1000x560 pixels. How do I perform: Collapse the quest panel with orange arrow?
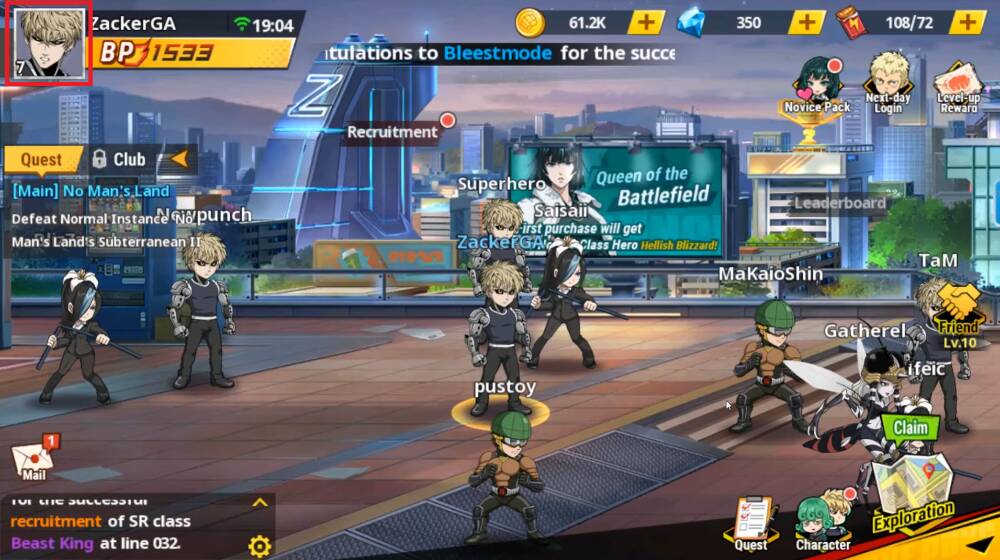pyautogui.click(x=180, y=158)
